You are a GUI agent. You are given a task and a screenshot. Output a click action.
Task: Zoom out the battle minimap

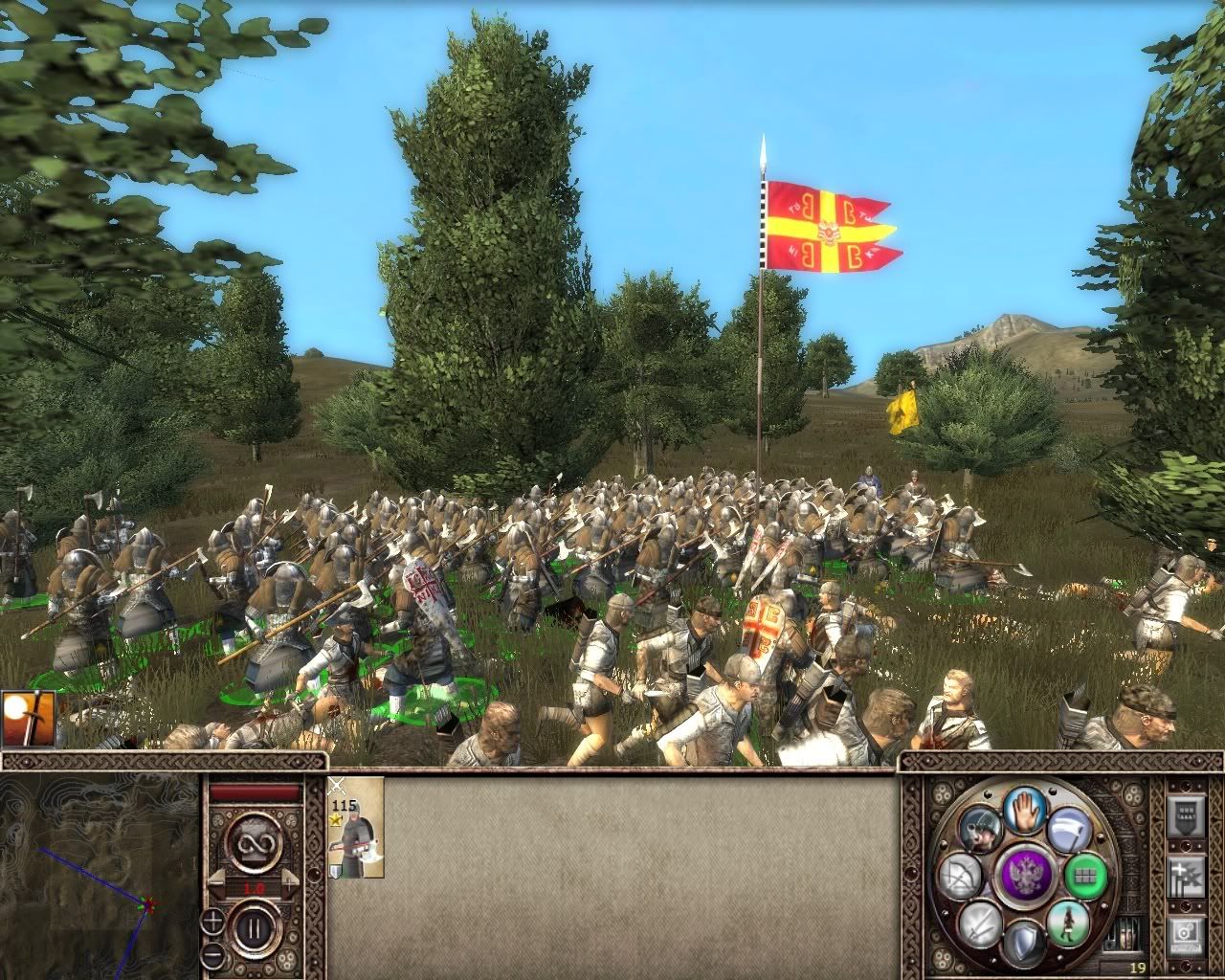(212, 955)
